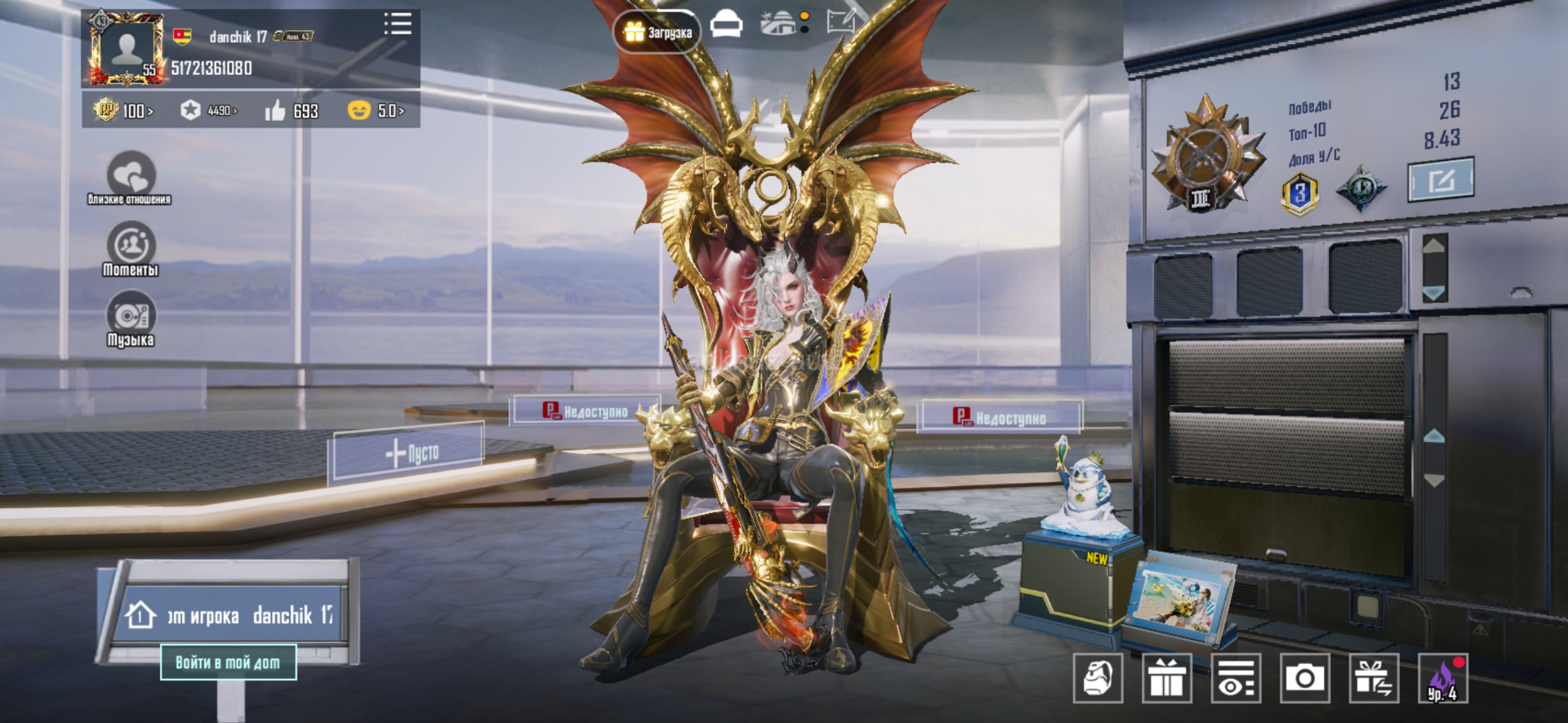This screenshot has height=723, width=1568.
Task: Open the purple flame level 4 icon
Action: click(1442, 678)
